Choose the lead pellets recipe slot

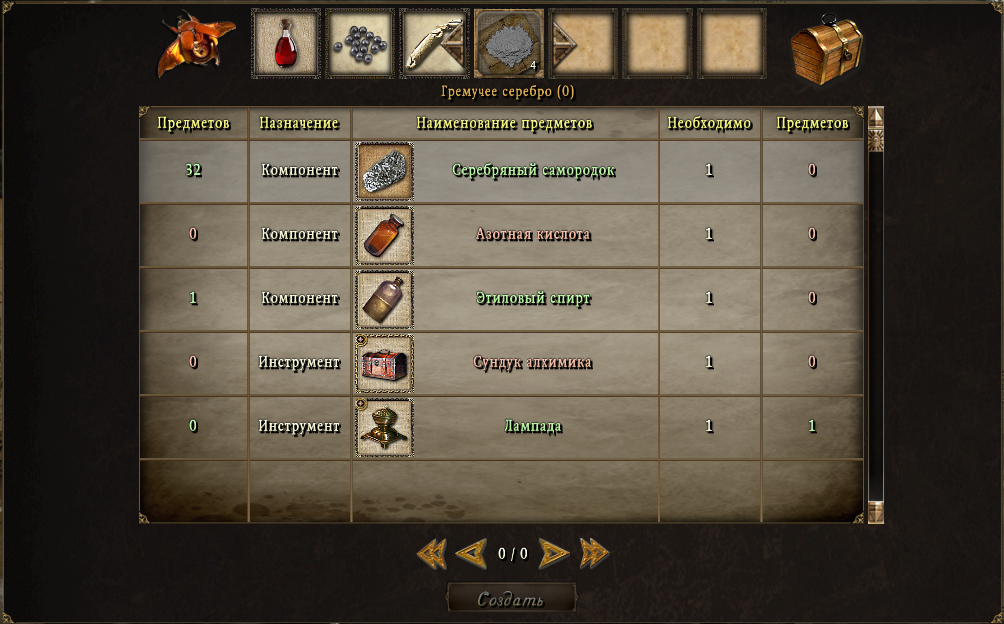click(x=360, y=44)
